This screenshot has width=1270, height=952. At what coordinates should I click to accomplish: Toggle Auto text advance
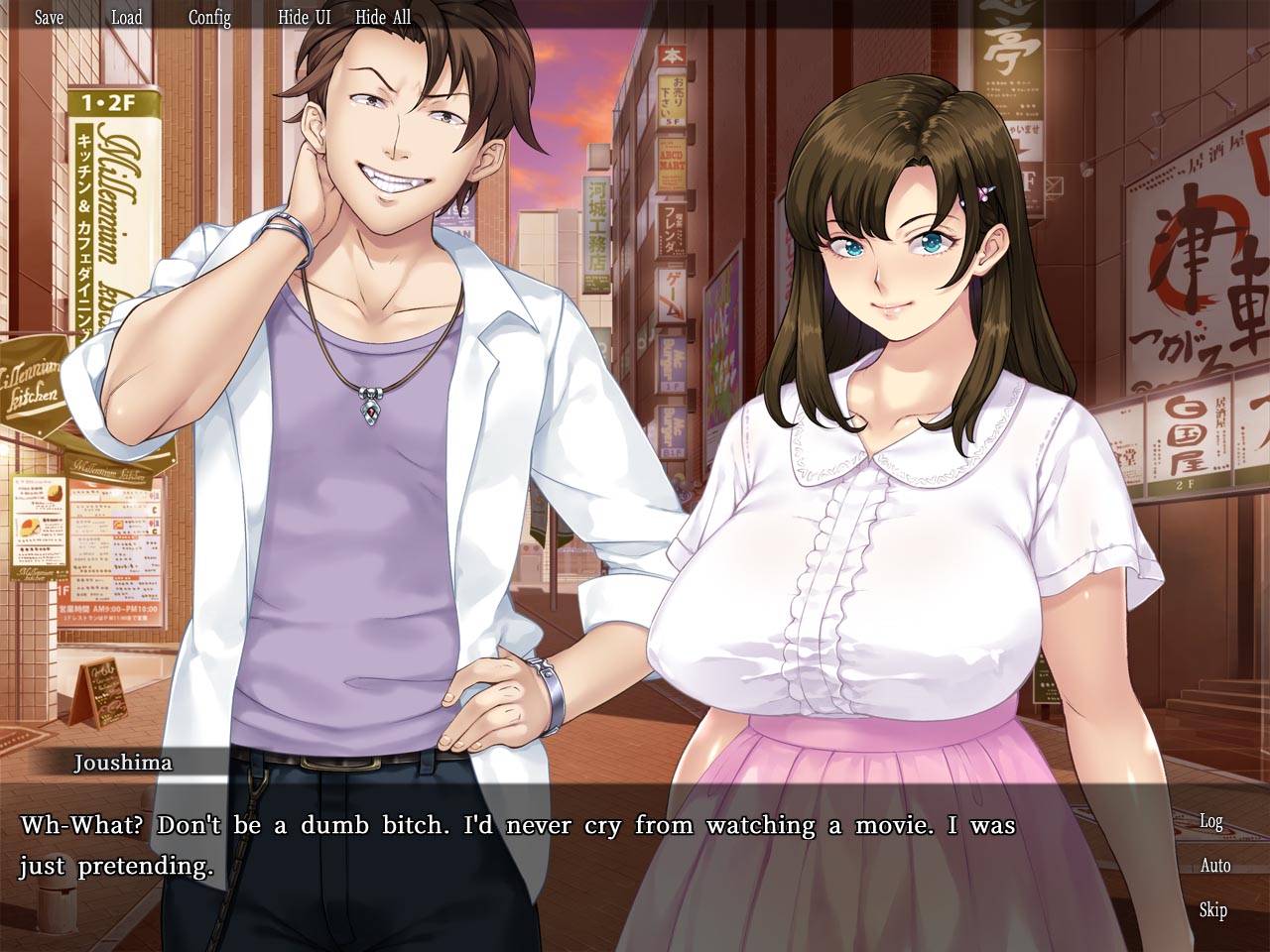pyautogui.click(x=1214, y=866)
